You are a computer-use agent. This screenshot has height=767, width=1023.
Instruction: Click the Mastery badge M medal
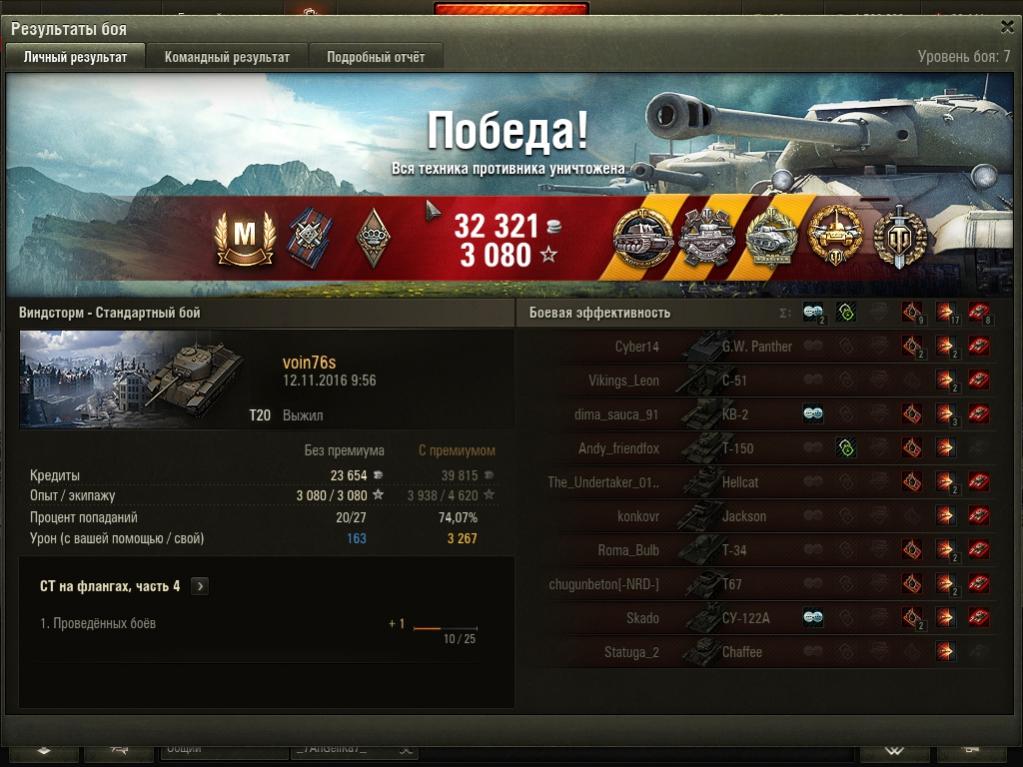click(x=245, y=238)
